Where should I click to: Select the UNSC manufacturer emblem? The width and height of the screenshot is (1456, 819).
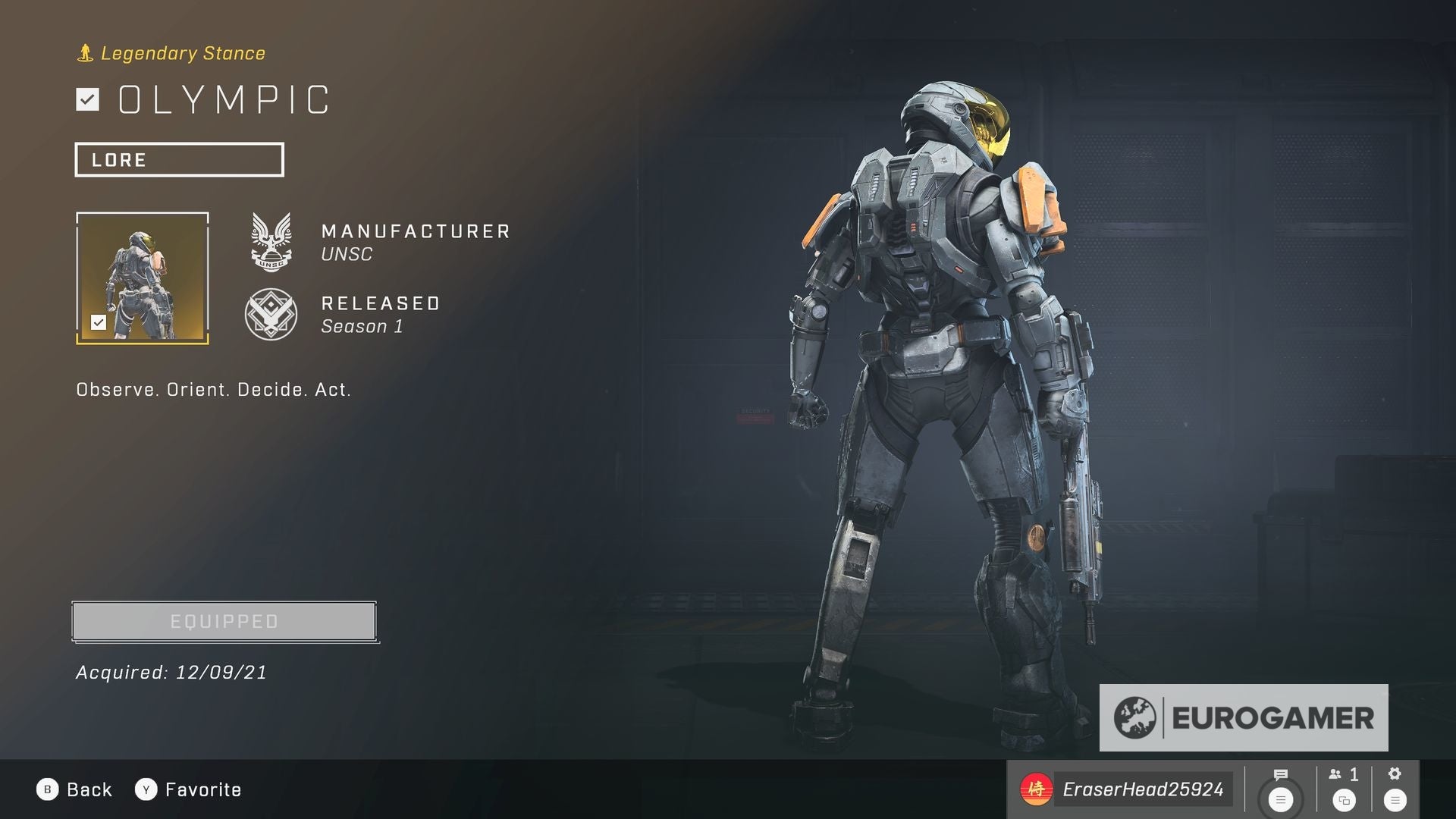pos(272,243)
